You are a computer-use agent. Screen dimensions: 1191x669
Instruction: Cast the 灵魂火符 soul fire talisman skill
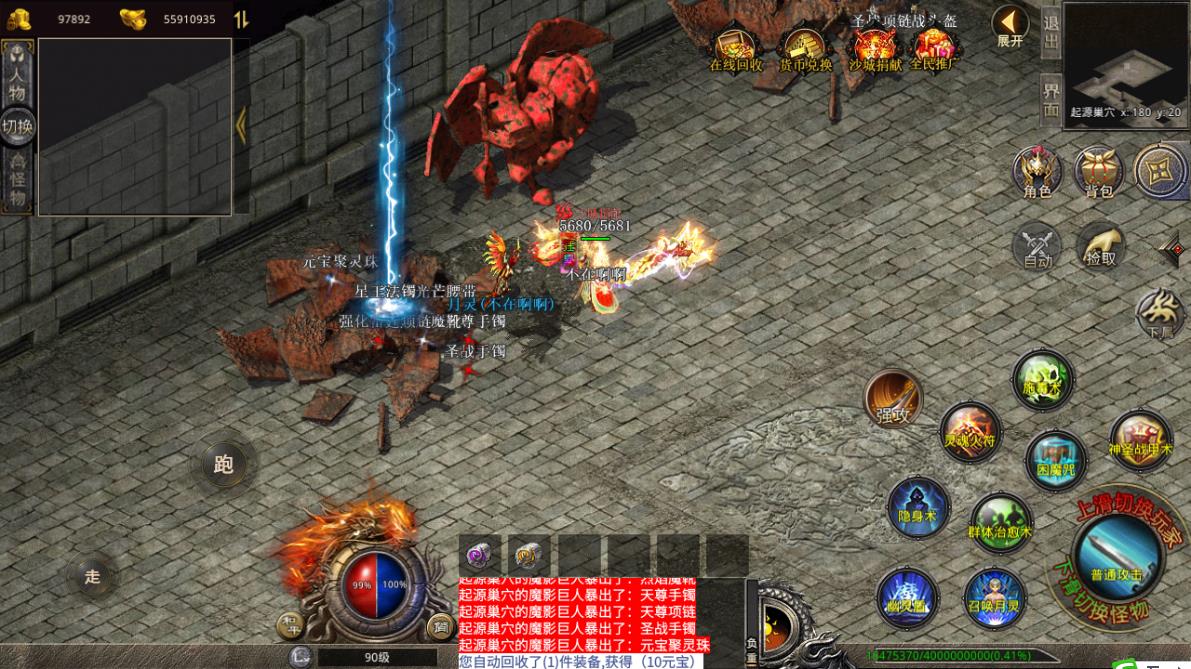[x=970, y=431]
